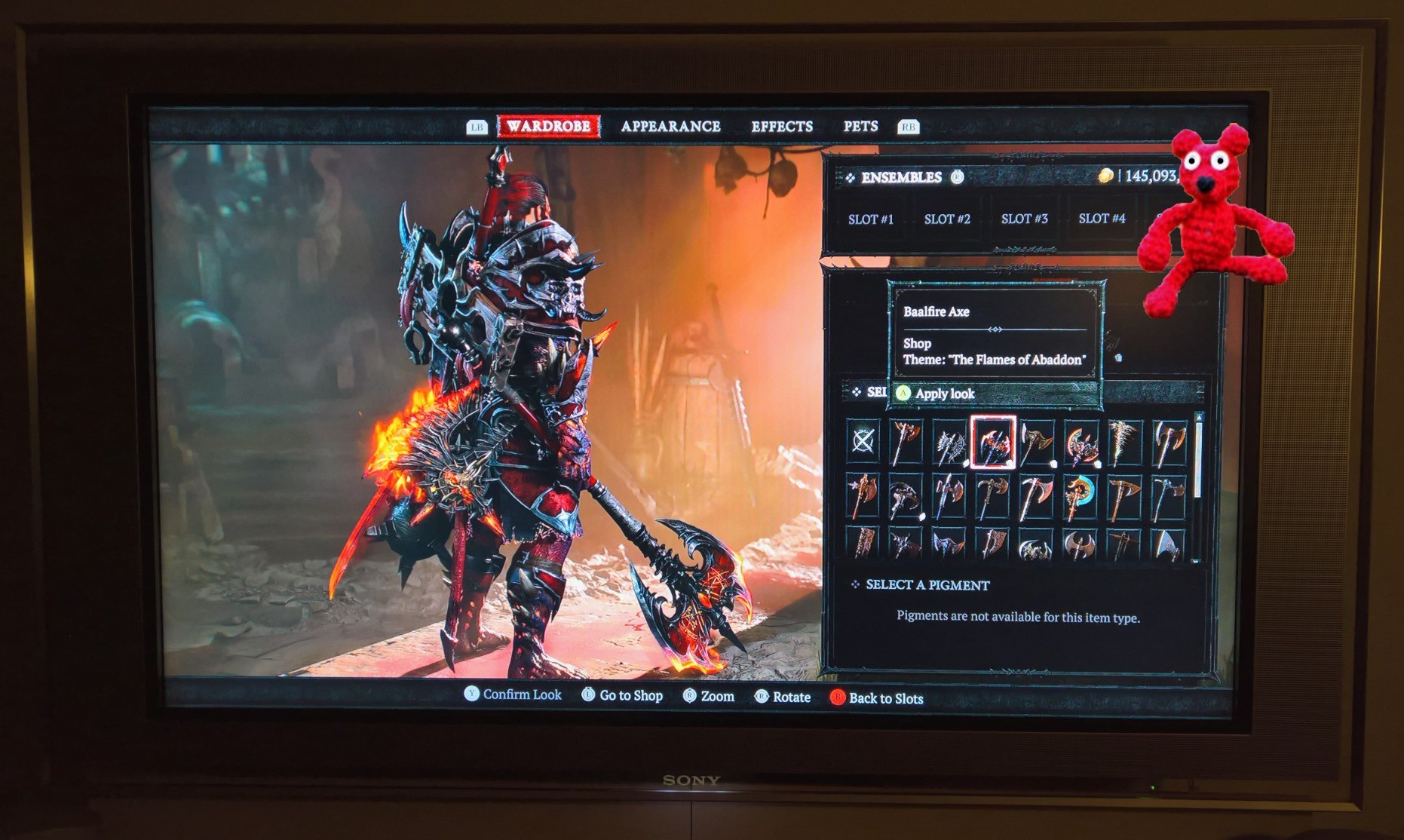Select the red-framed Baalfire Axe slot
This screenshot has width=1404, height=840.
[993, 443]
